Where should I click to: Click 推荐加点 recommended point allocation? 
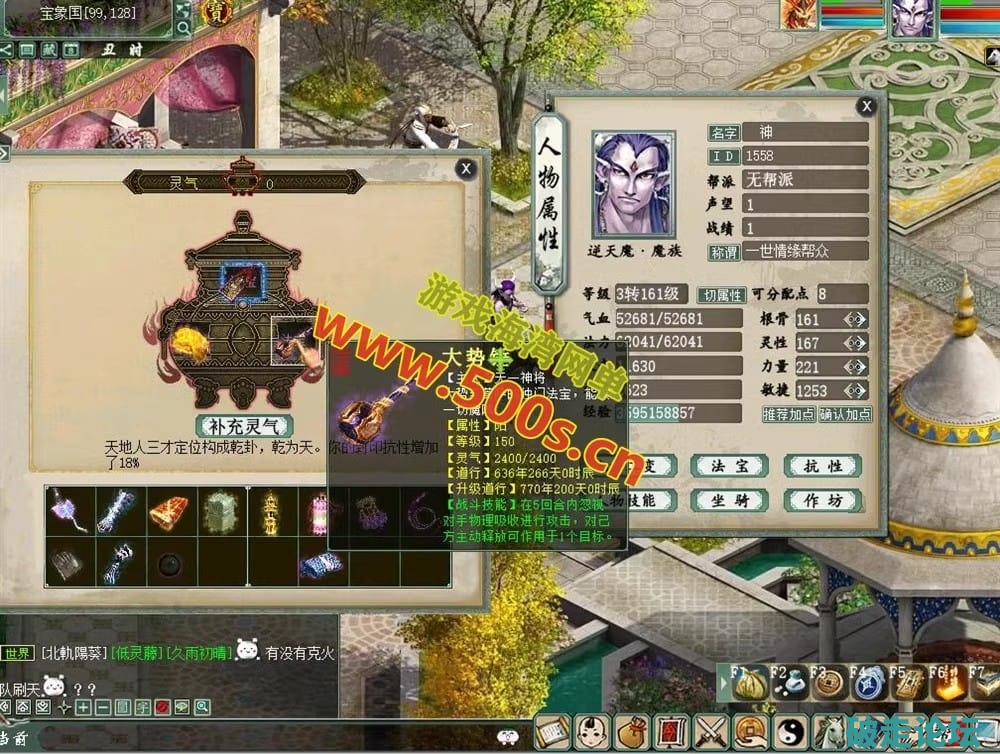[x=788, y=413]
